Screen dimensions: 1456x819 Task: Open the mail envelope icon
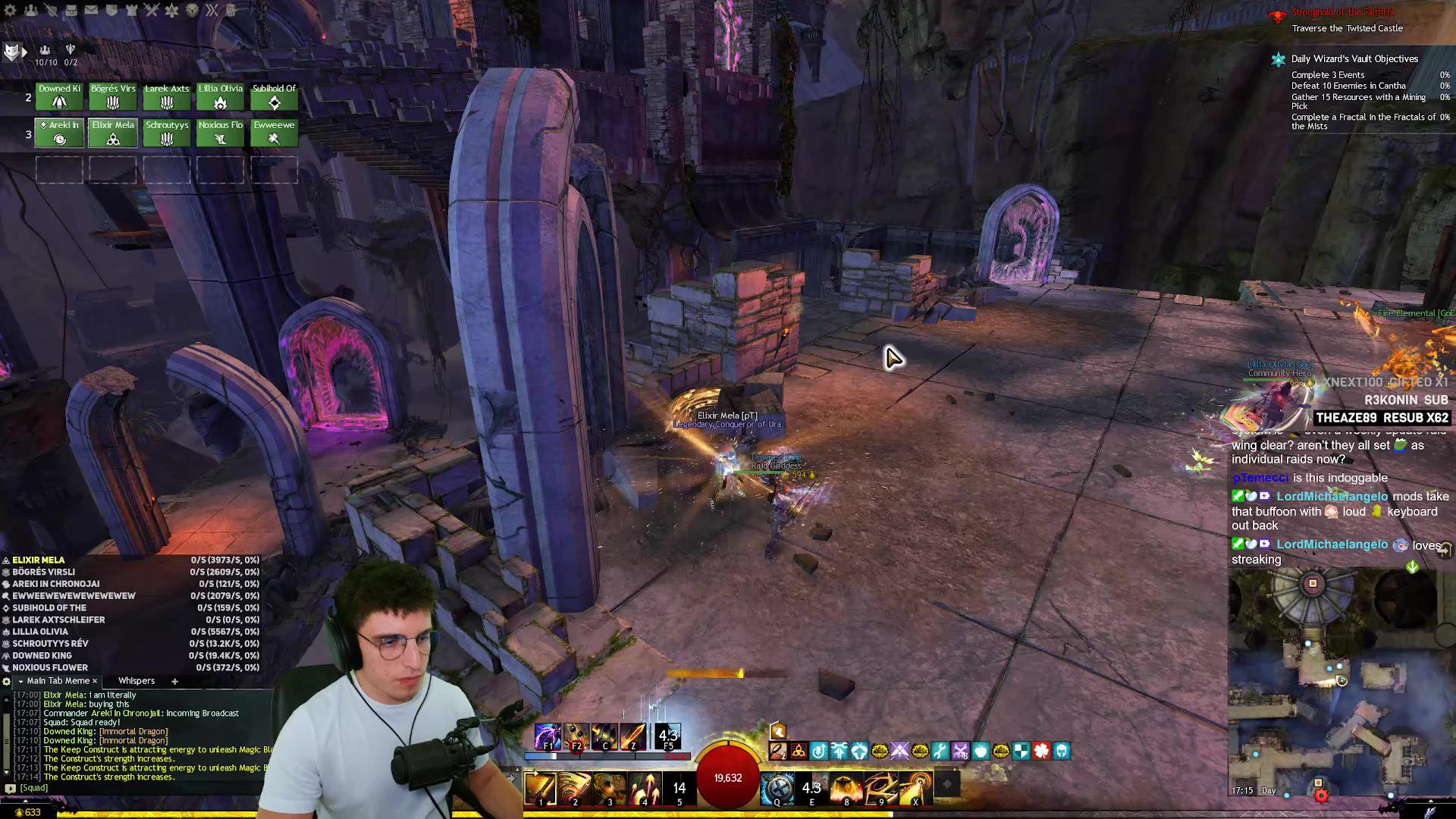91,10
